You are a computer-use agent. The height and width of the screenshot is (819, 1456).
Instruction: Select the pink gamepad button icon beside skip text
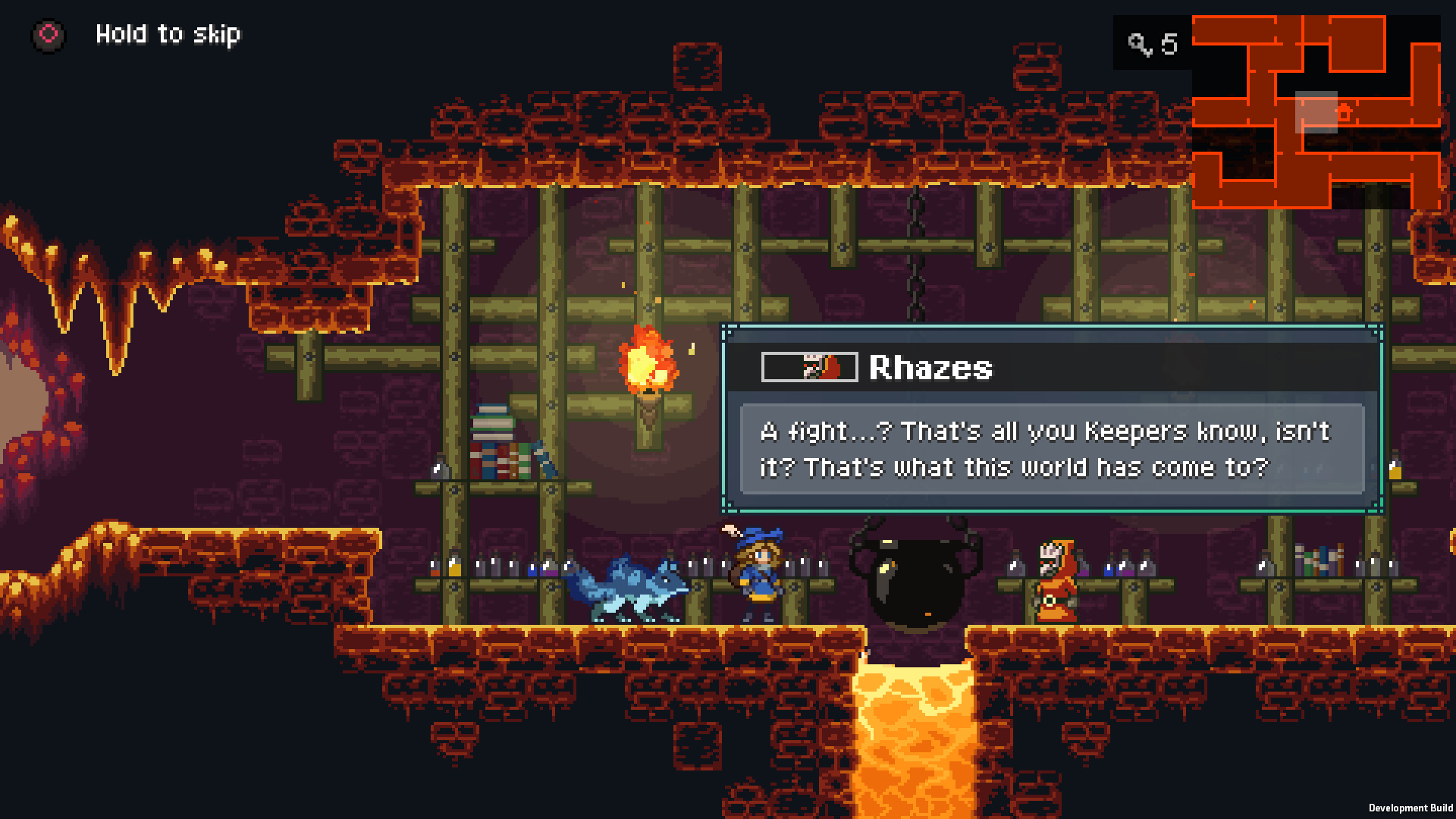[x=49, y=33]
